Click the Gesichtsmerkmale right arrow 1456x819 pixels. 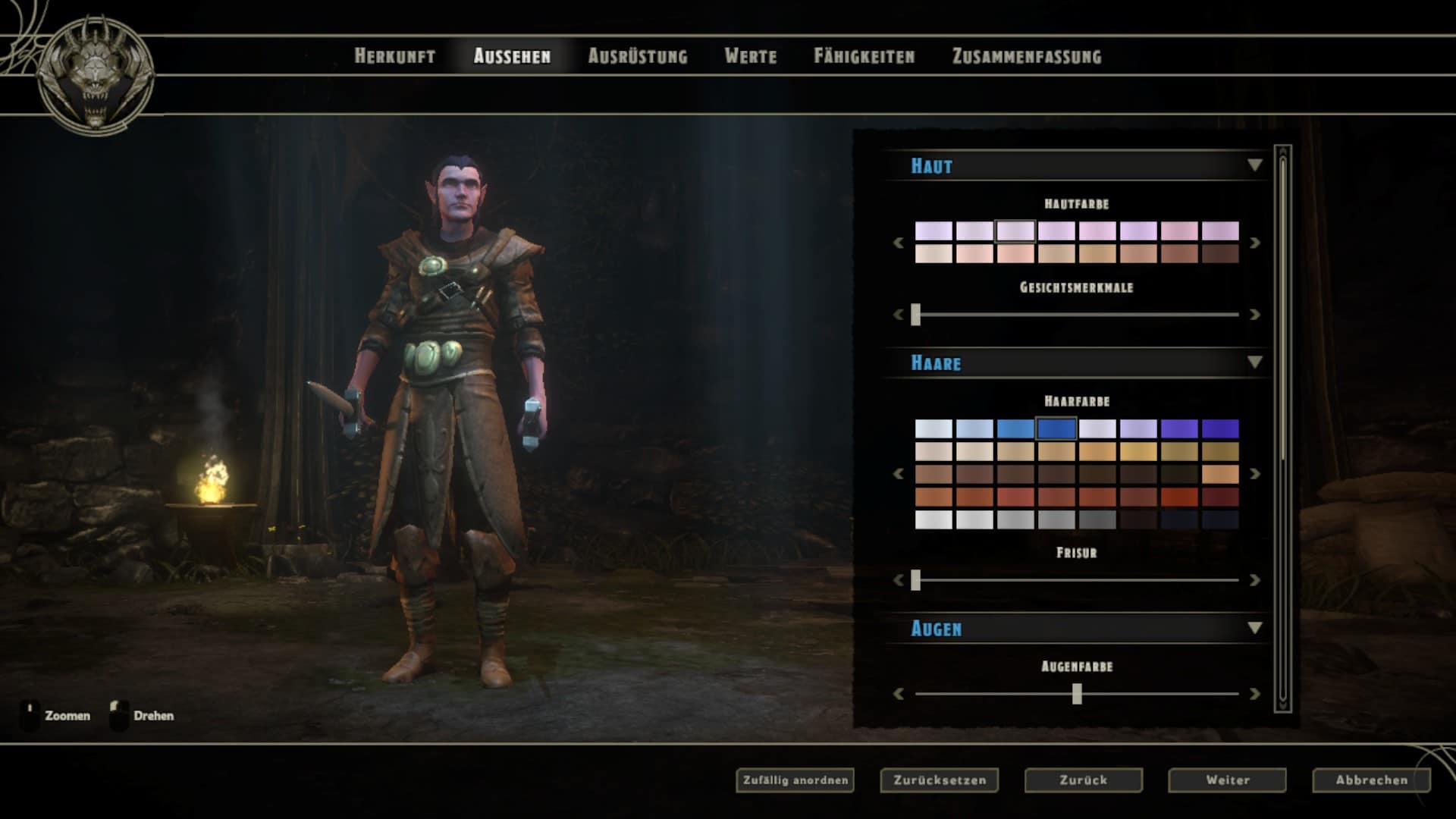tap(1254, 314)
